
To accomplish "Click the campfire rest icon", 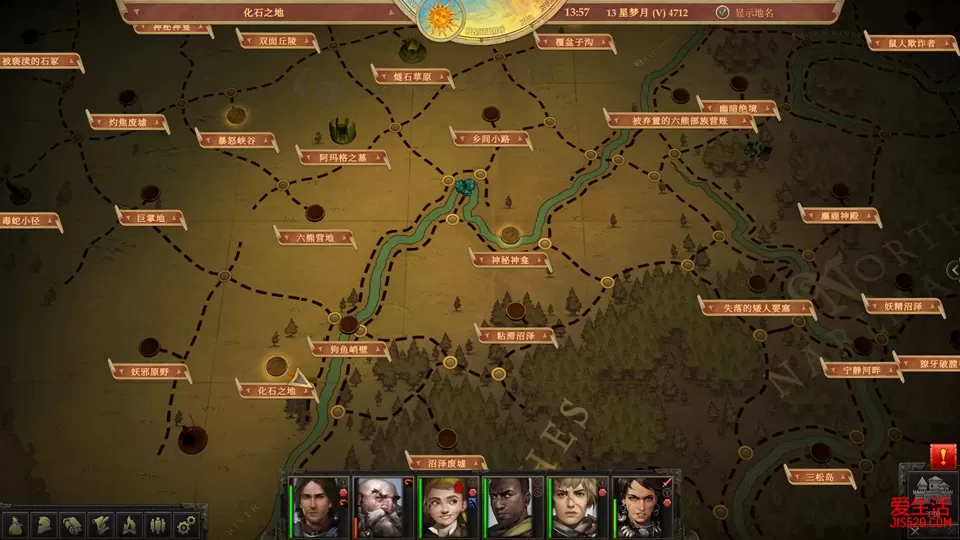I will coord(129,523).
